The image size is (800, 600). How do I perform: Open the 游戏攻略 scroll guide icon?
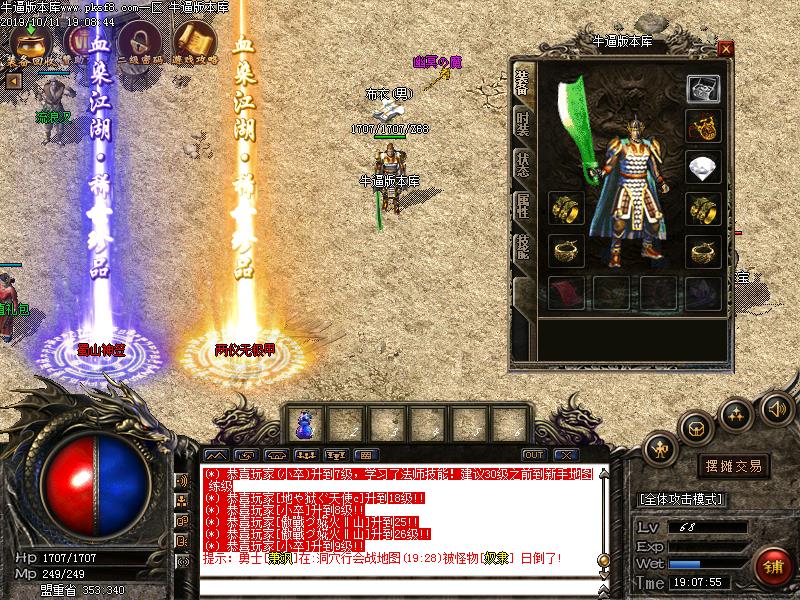[192, 42]
